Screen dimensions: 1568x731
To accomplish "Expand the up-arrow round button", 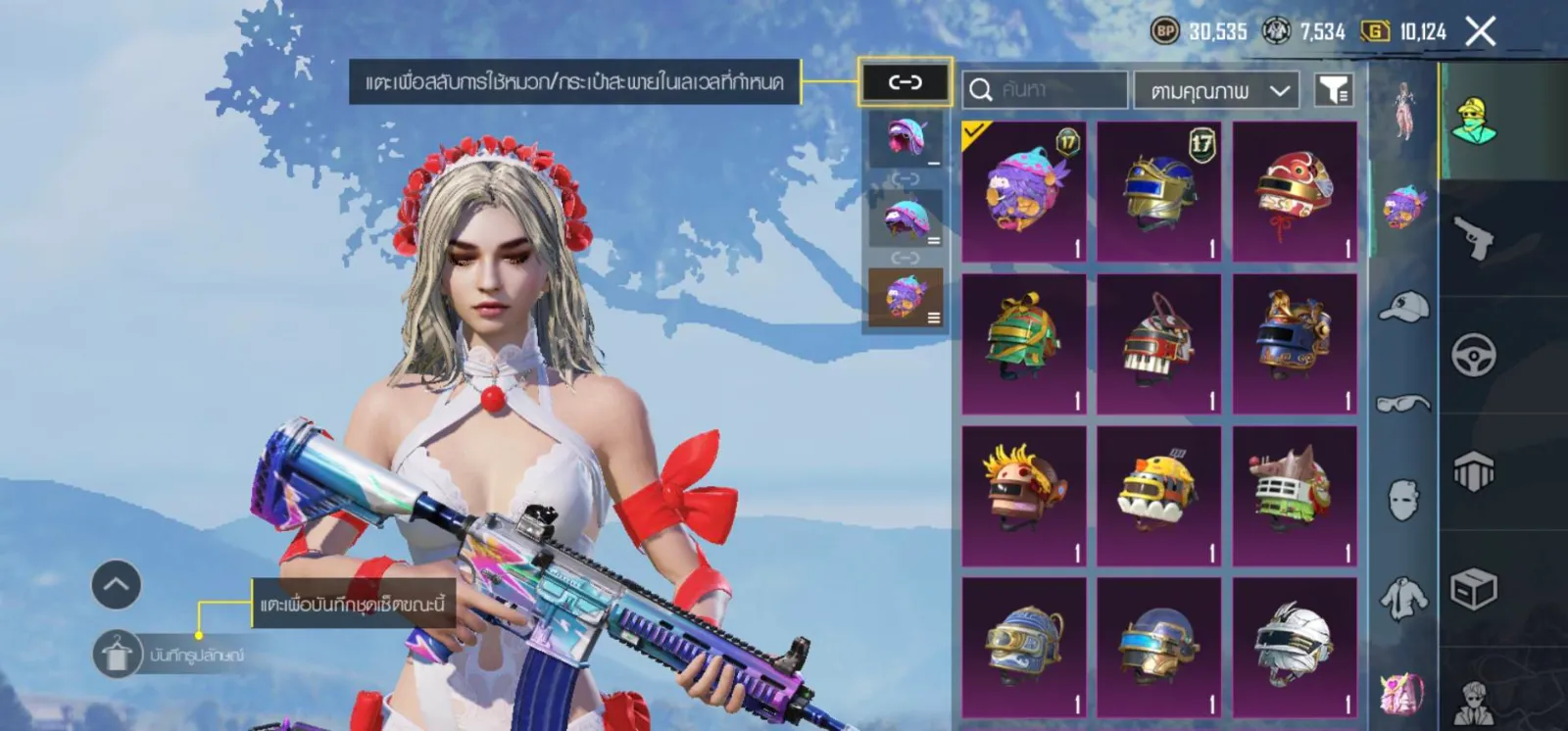I will tap(117, 585).
